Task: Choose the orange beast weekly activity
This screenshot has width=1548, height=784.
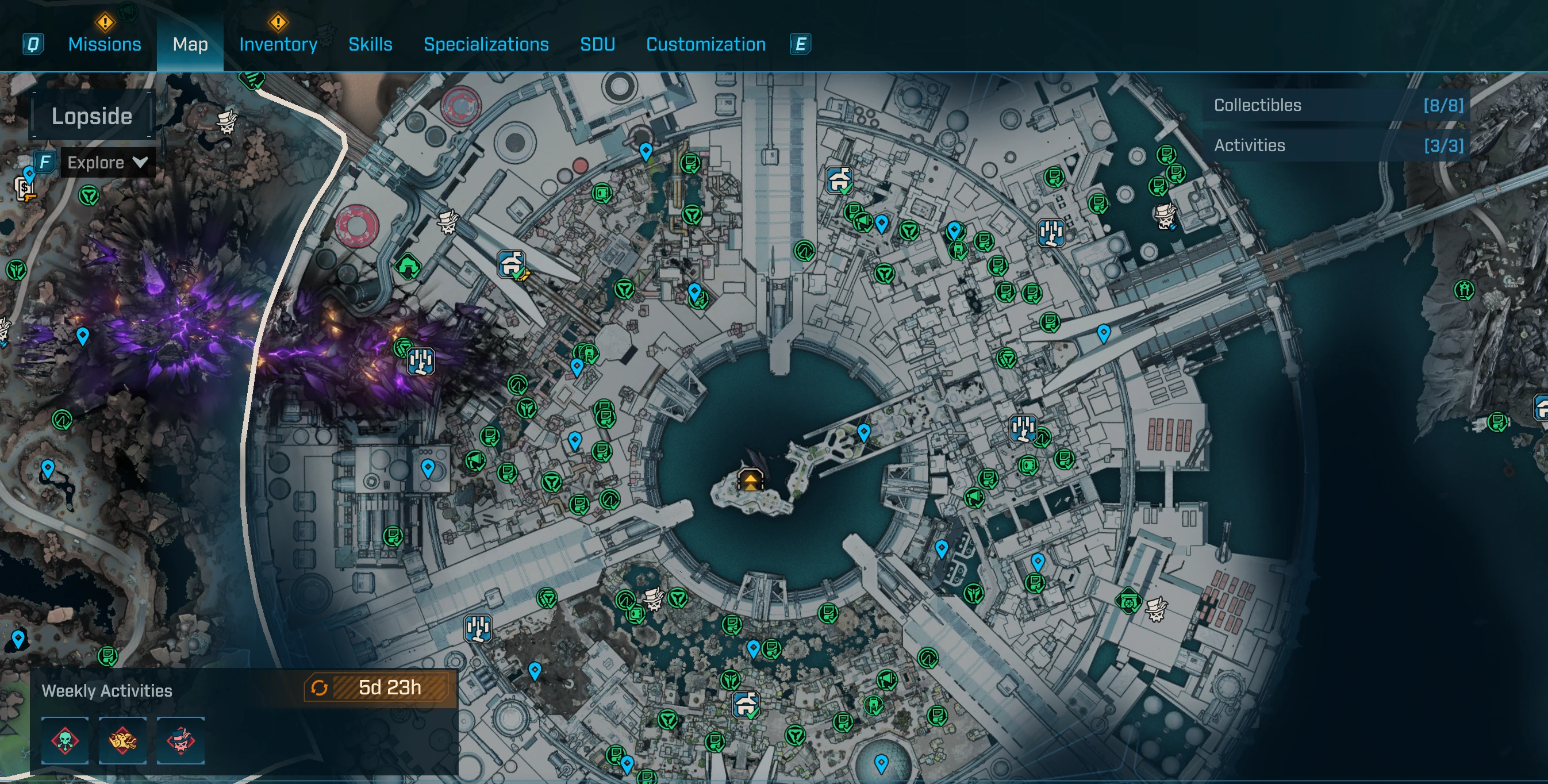Action: coord(122,740)
